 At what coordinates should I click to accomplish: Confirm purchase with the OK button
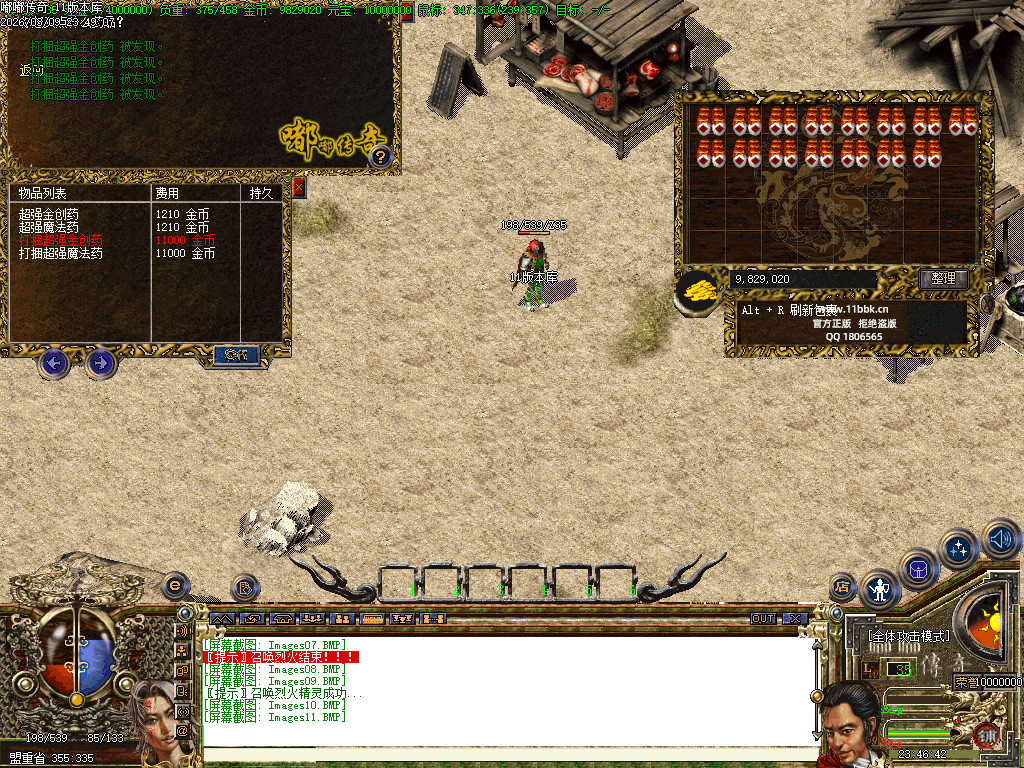click(x=236, y=354)
